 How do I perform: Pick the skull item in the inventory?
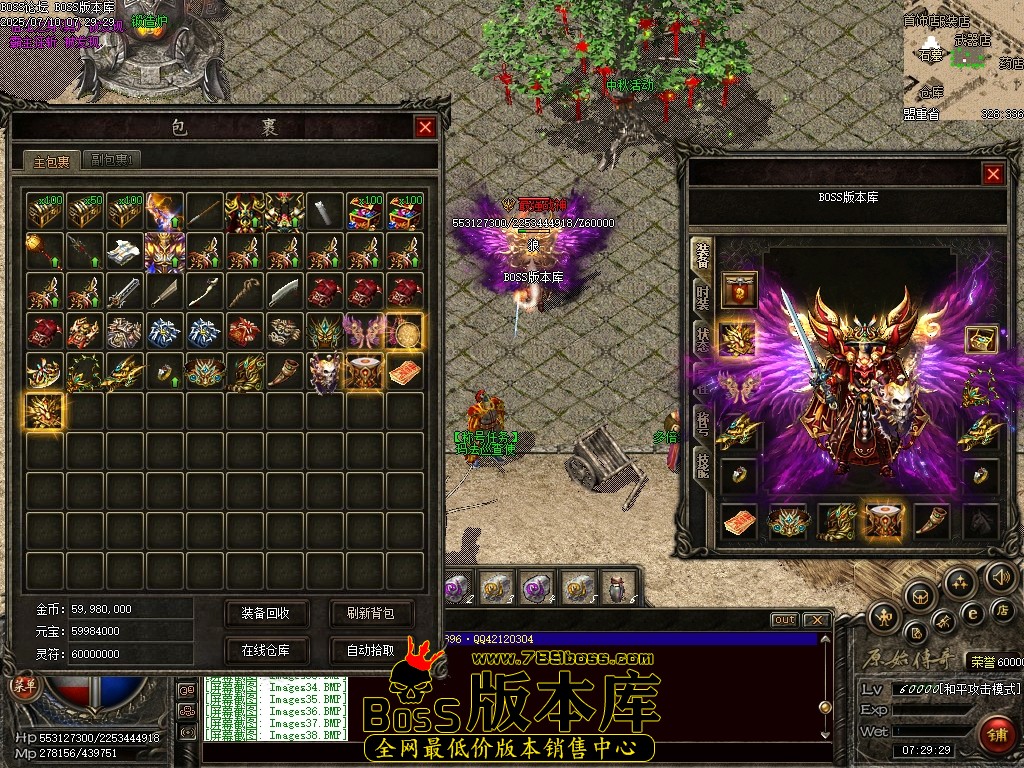pos(325,371)
